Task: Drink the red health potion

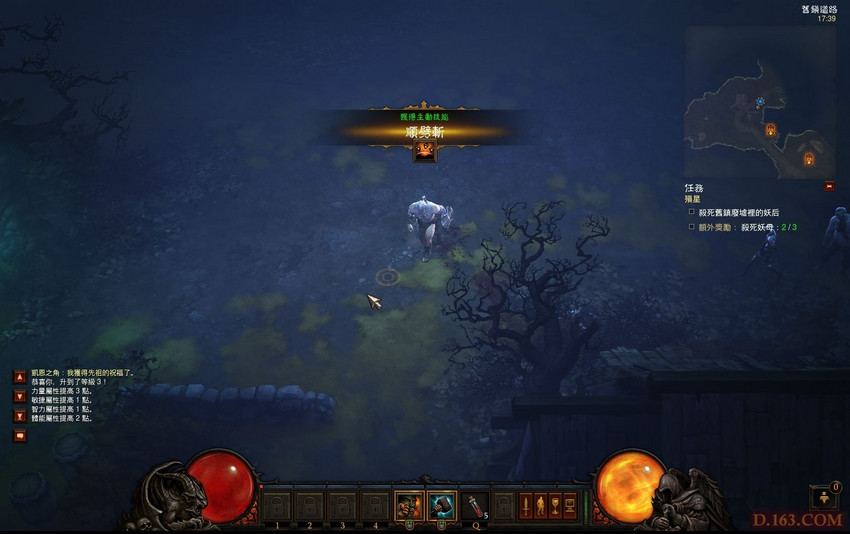Action: (473, 506)
